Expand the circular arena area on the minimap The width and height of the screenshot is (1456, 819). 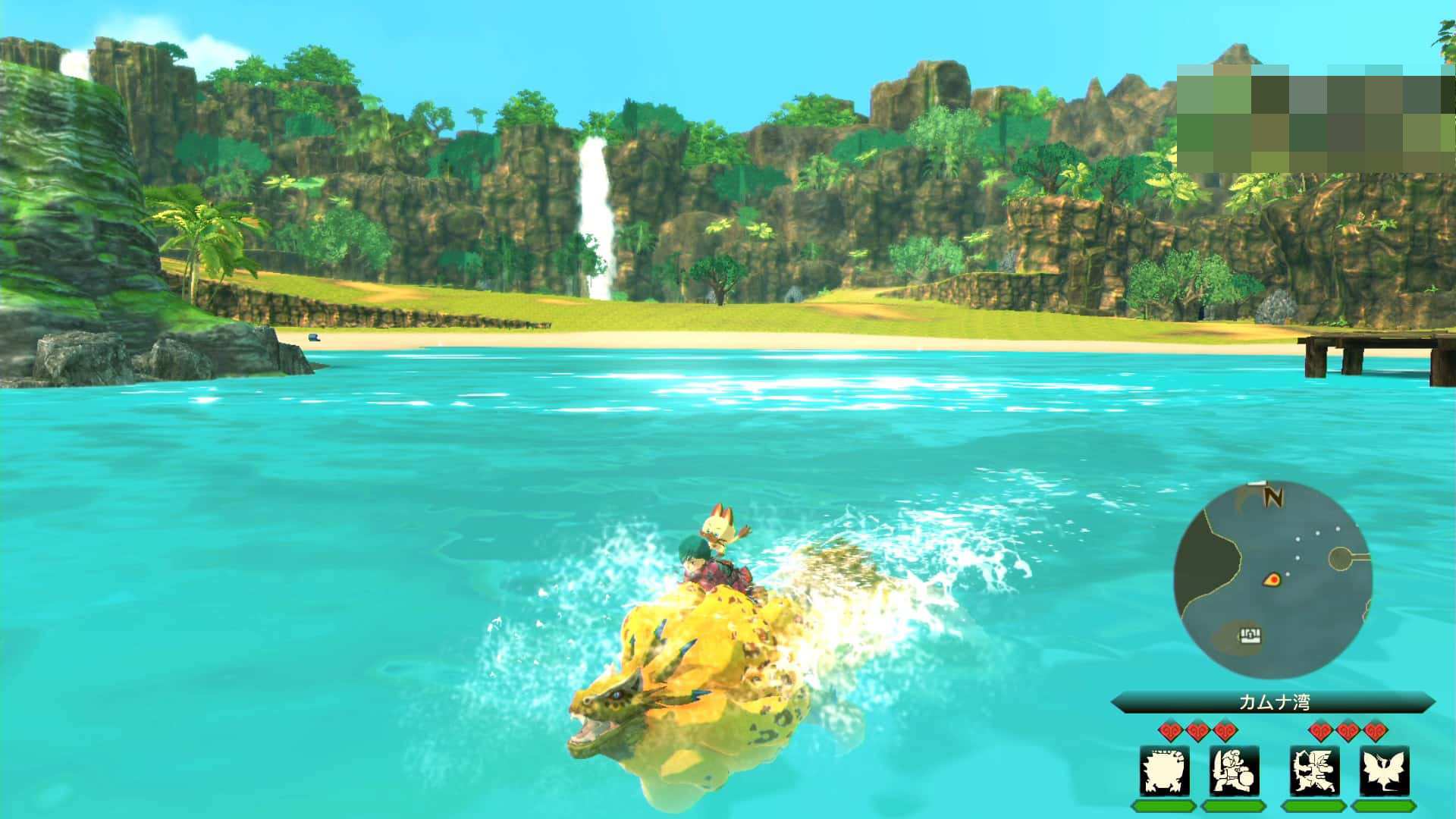point(1338,557)
